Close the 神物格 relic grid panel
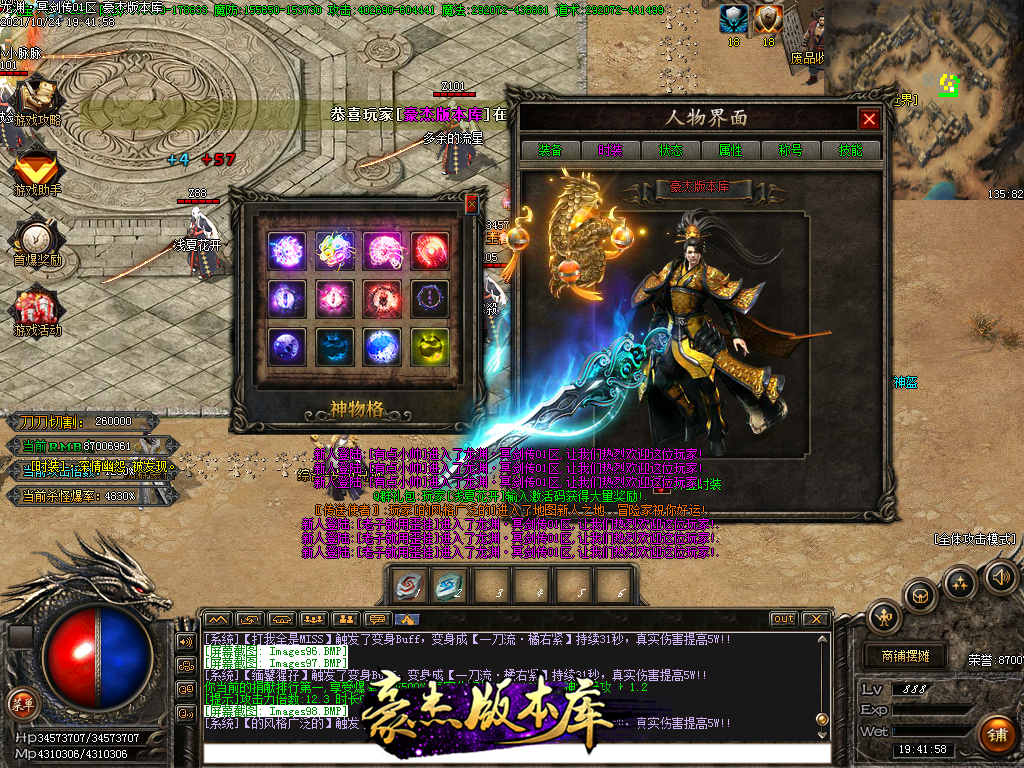This screenshot has width=1024, height=768. 472,204
